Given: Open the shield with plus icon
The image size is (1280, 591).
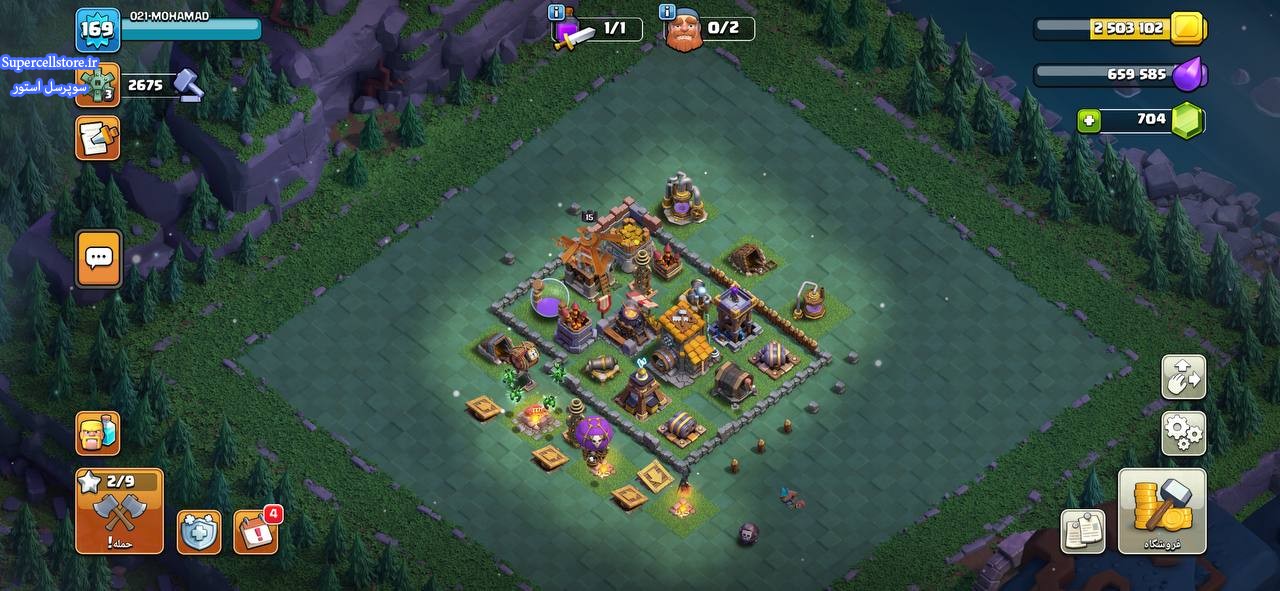Looking at the screenshot, I should pyautogui.click(x=199, y=532).
